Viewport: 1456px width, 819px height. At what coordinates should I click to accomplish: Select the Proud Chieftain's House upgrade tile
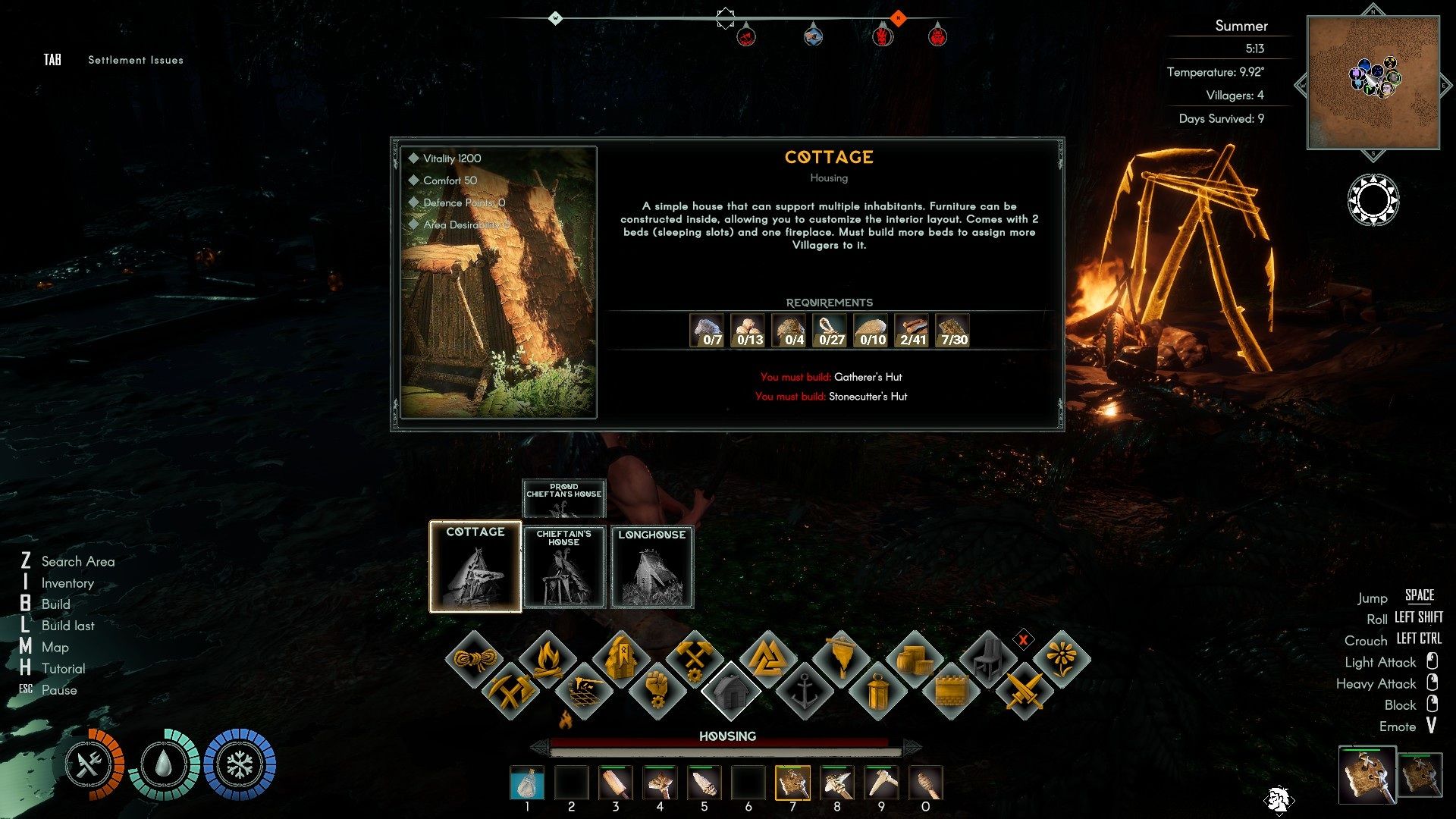pyautogui.click(x=563, y=497)
